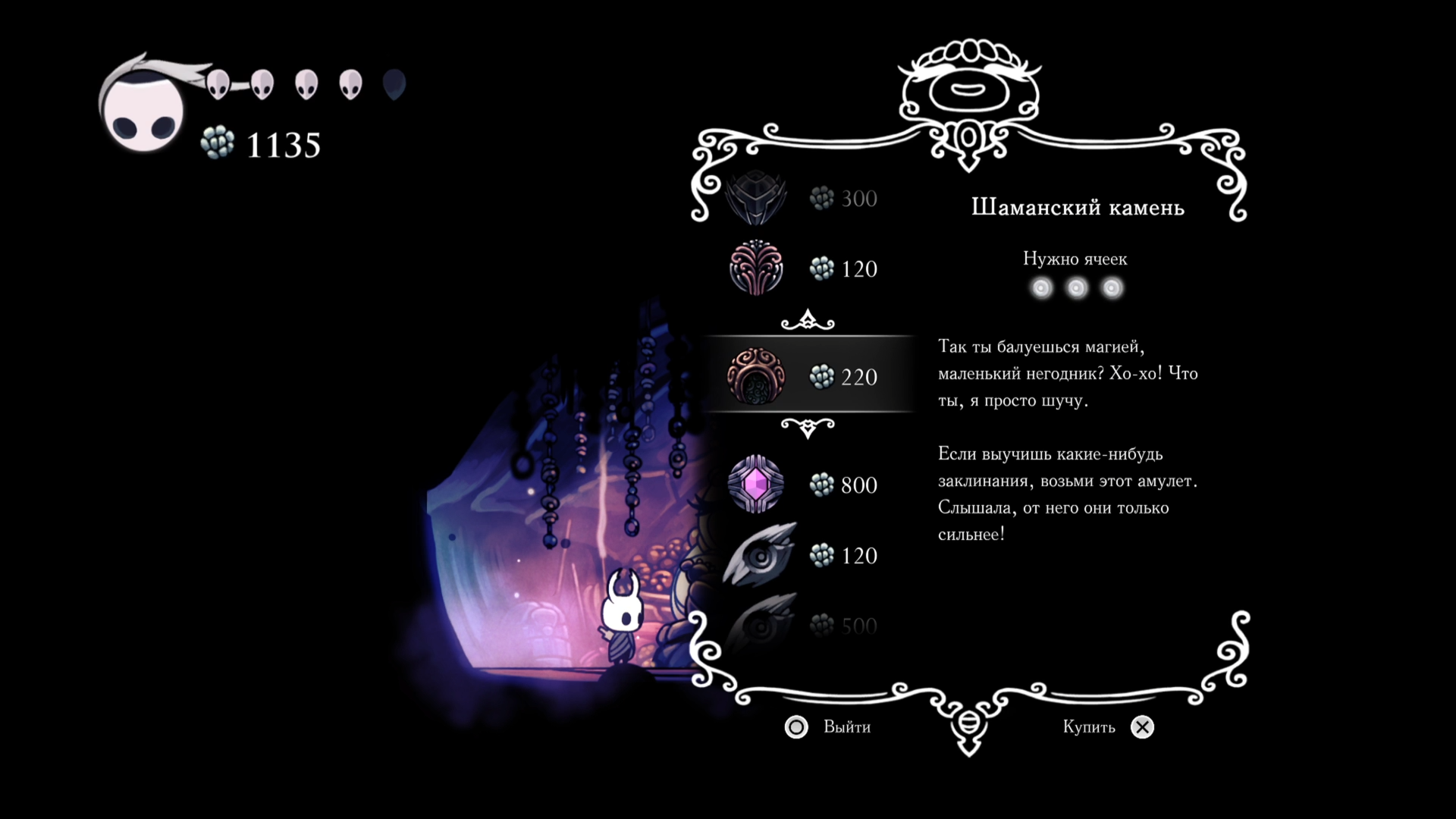Click the down arrow below the selected item

tap(808, 428)
